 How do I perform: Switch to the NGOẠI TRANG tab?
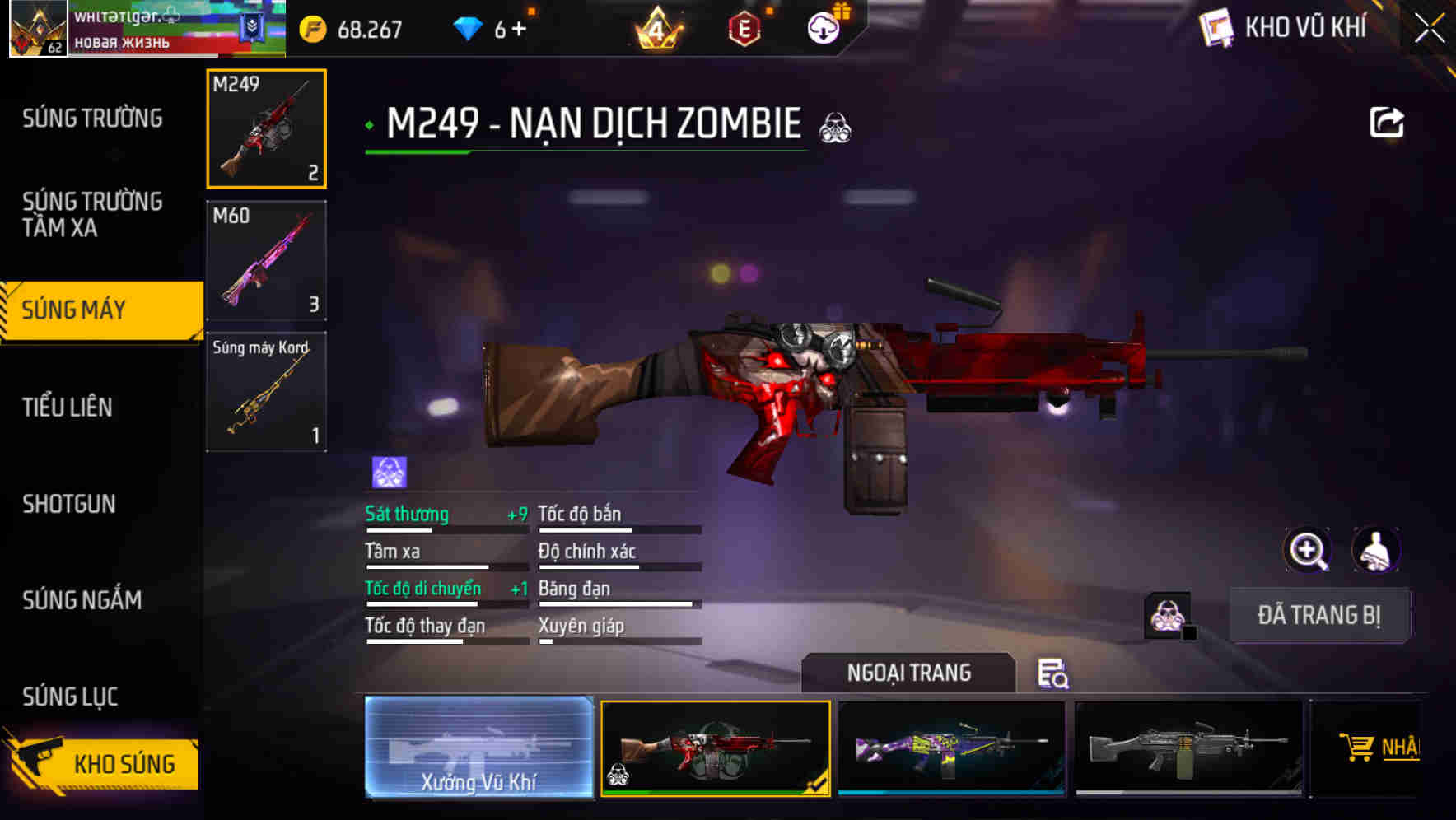[909, 673]
